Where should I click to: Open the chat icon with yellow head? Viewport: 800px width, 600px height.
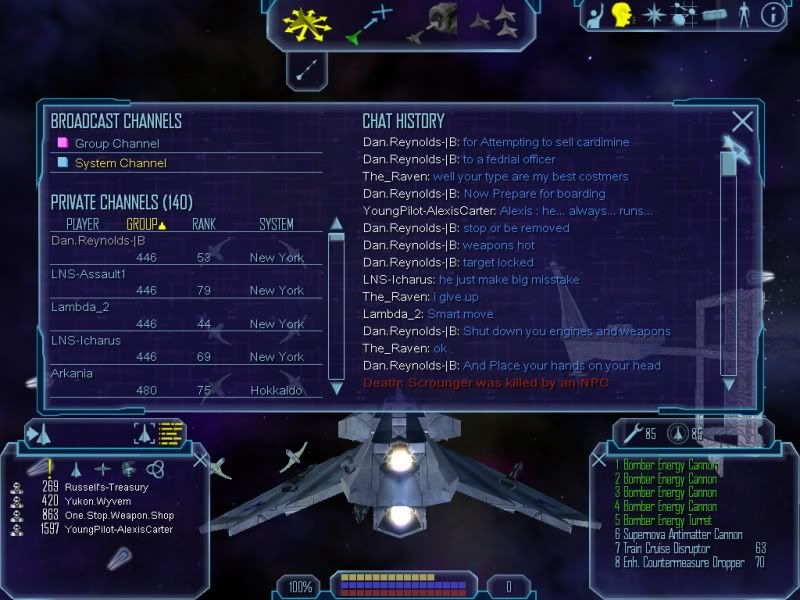621,15
